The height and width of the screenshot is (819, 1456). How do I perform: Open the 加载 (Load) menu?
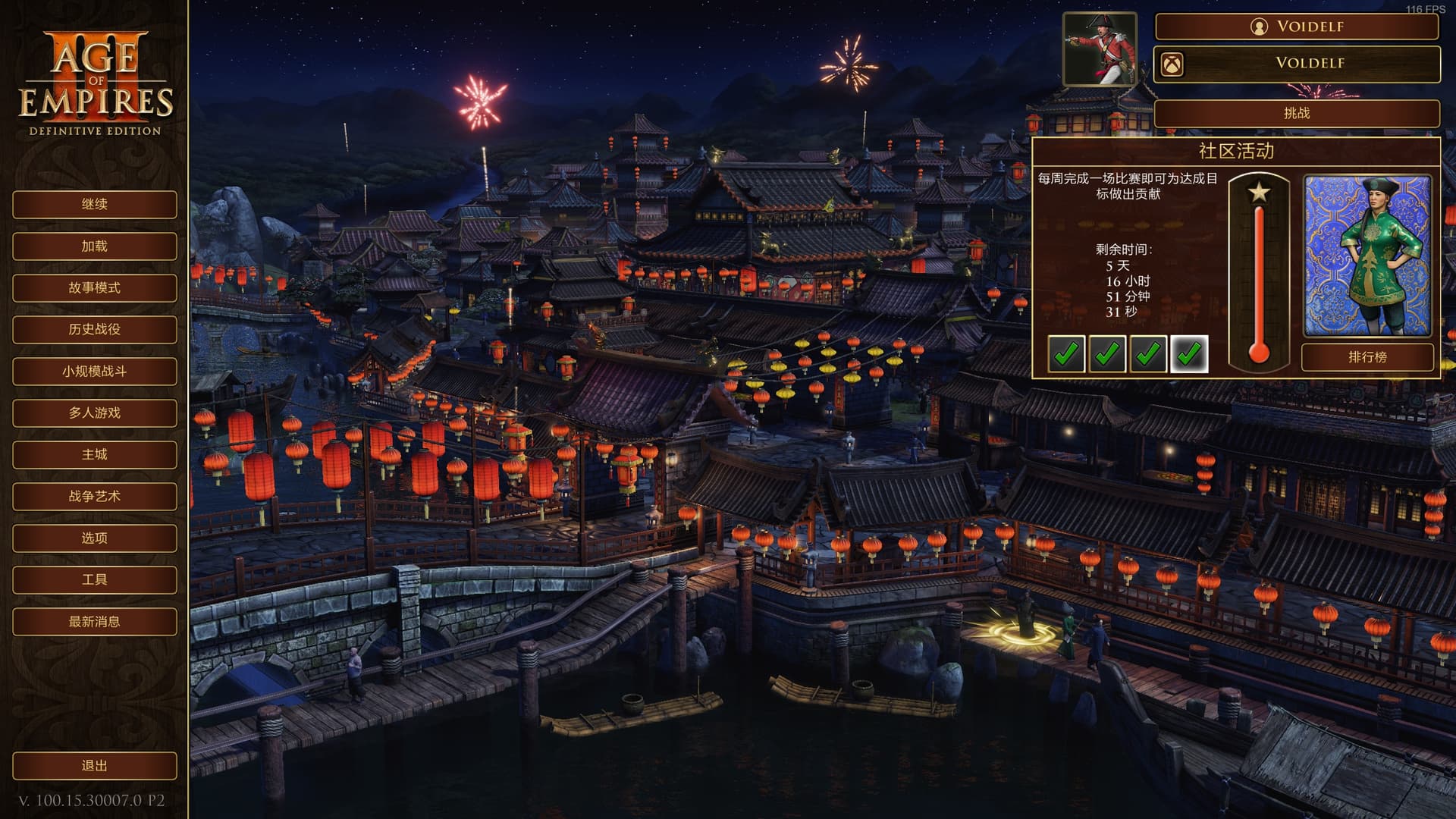[x=95, y=246]
